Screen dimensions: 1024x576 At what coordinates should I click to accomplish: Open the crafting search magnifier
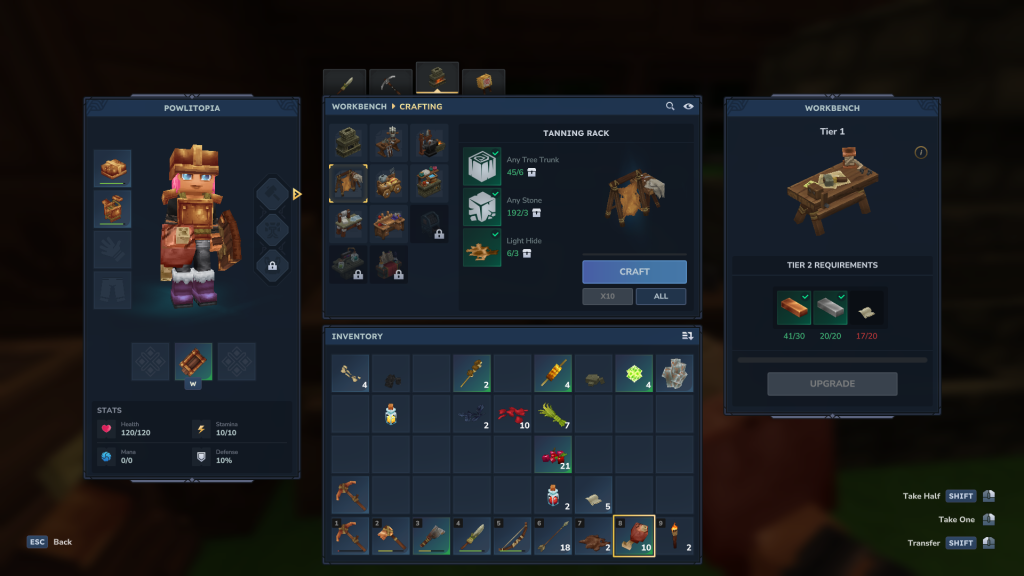coord(670,106)
